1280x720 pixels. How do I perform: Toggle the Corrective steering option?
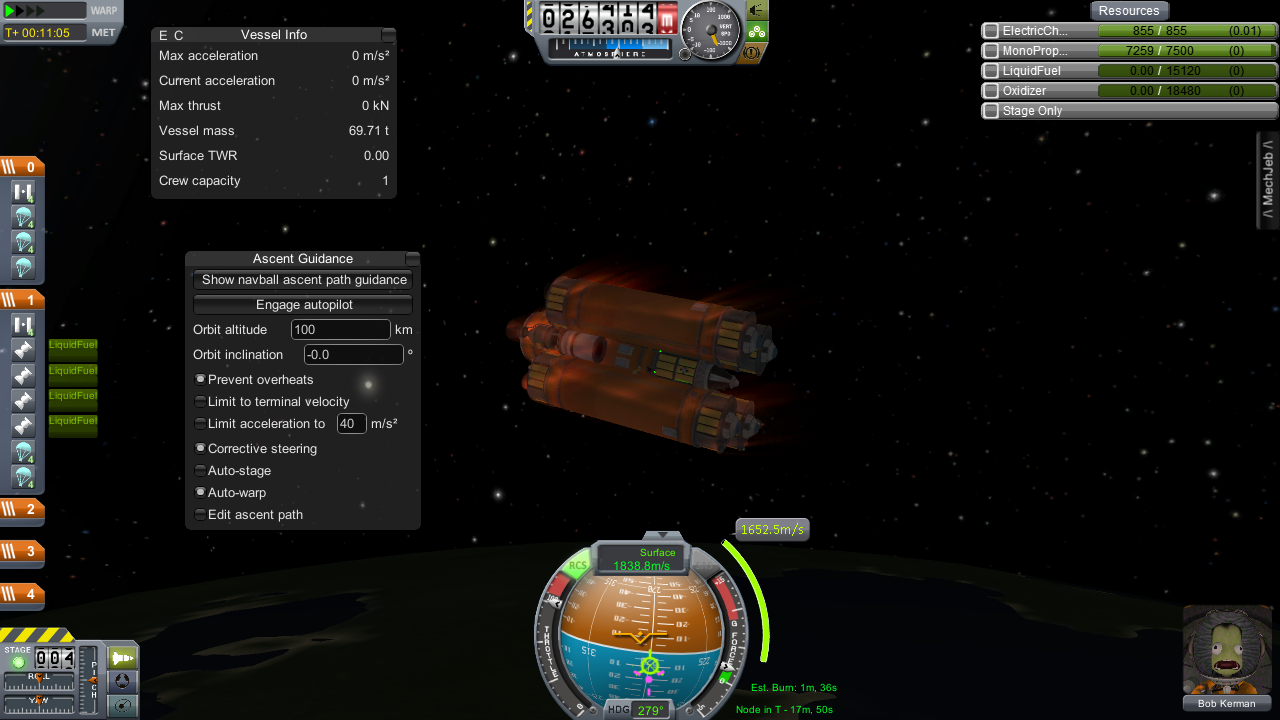click(201, 449)
